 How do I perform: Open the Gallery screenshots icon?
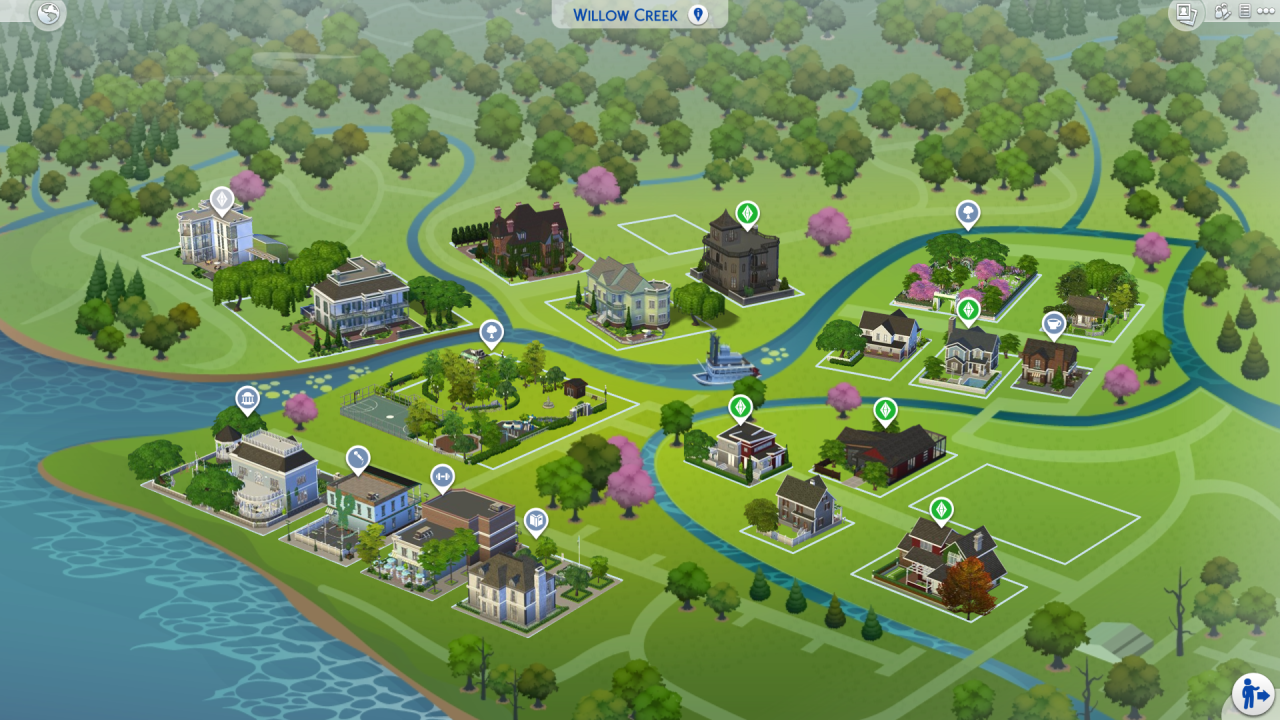click(1186, 13)
